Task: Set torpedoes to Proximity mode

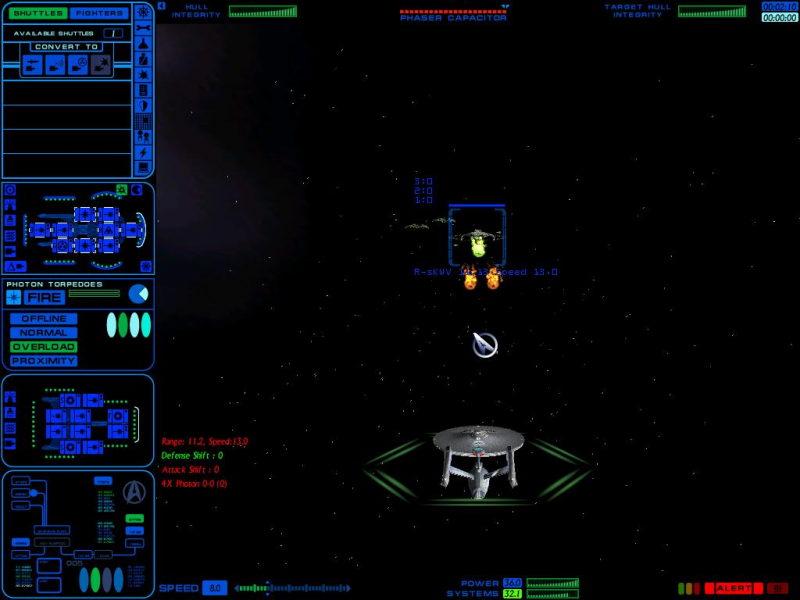Action: pyautogui.click(x=44, y=361)
